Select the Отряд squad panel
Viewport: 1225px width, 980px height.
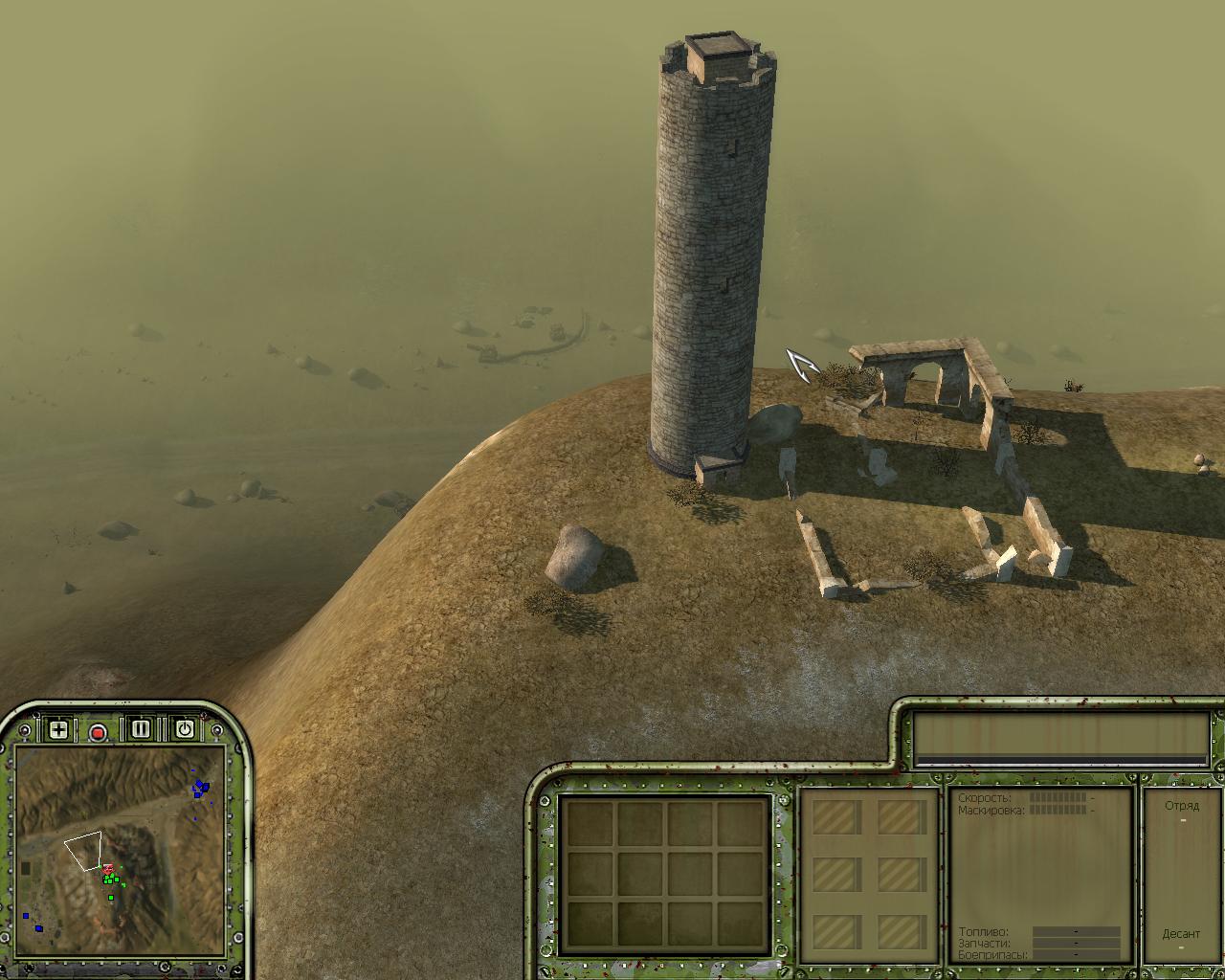[x=1181, y=806]
